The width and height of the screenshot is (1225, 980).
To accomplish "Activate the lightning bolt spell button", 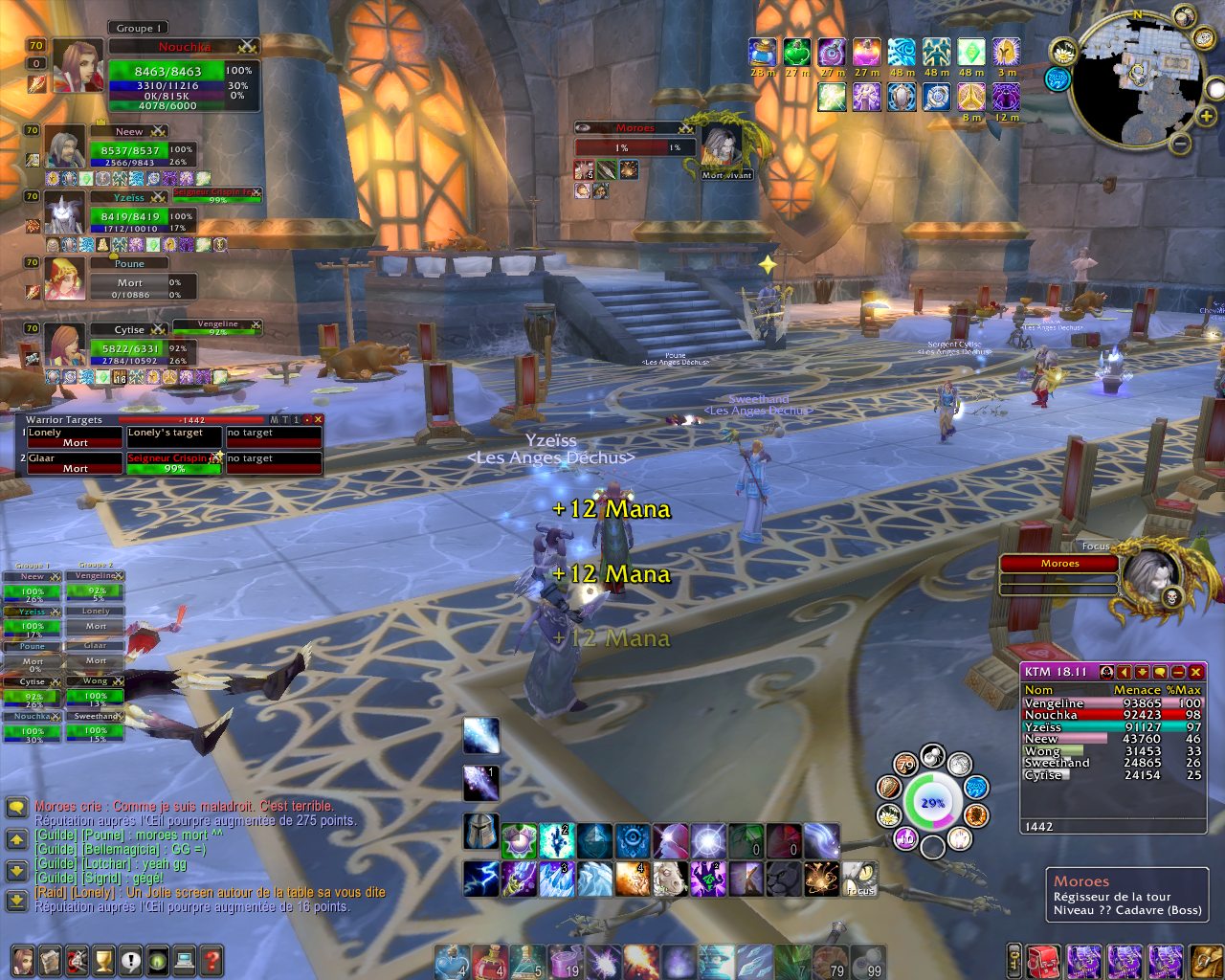I will click(x=480, y=878).
